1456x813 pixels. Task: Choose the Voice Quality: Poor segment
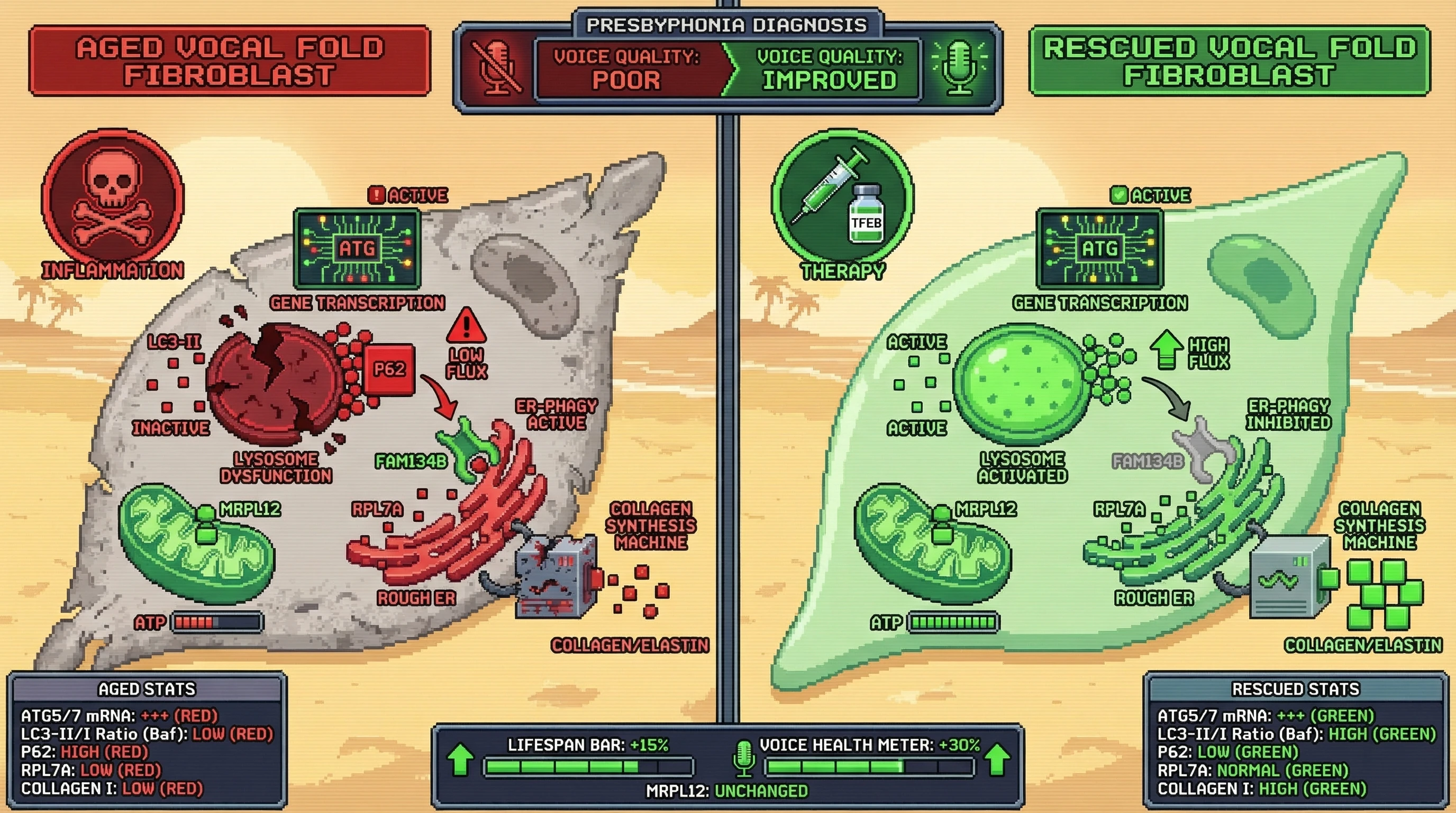pyautogui.click(x=626, y=69)
